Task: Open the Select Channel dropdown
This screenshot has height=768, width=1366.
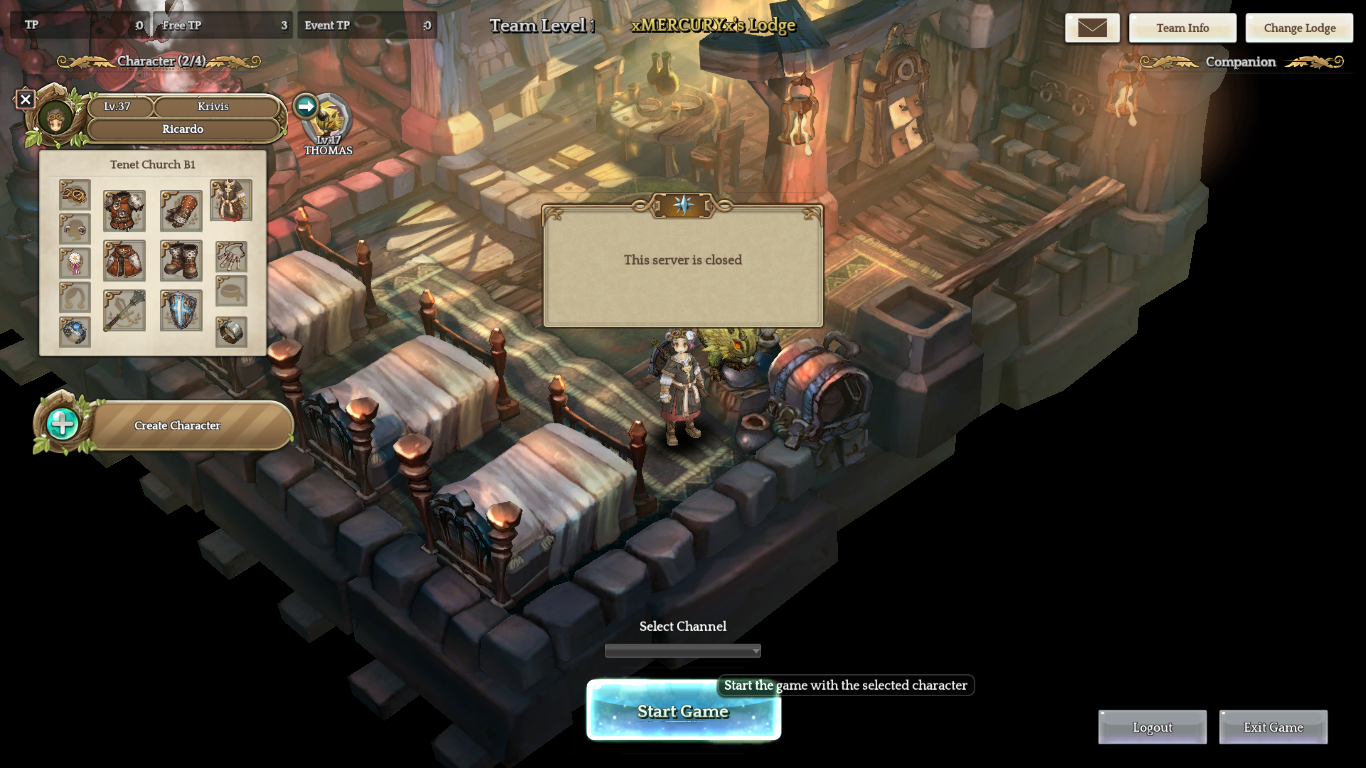Action: coord(683,651)
